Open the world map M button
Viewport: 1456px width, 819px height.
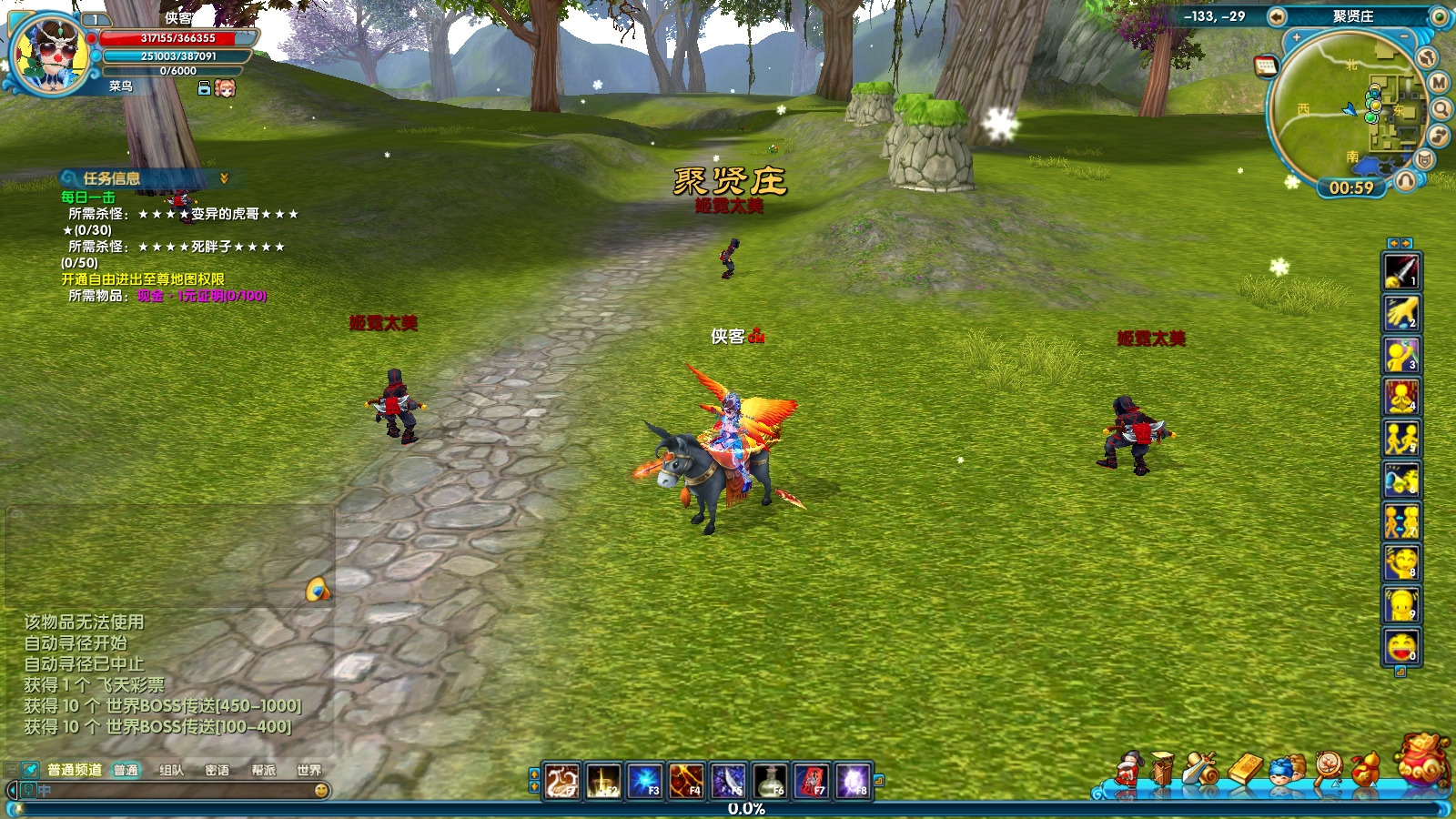click(1439, 83)
